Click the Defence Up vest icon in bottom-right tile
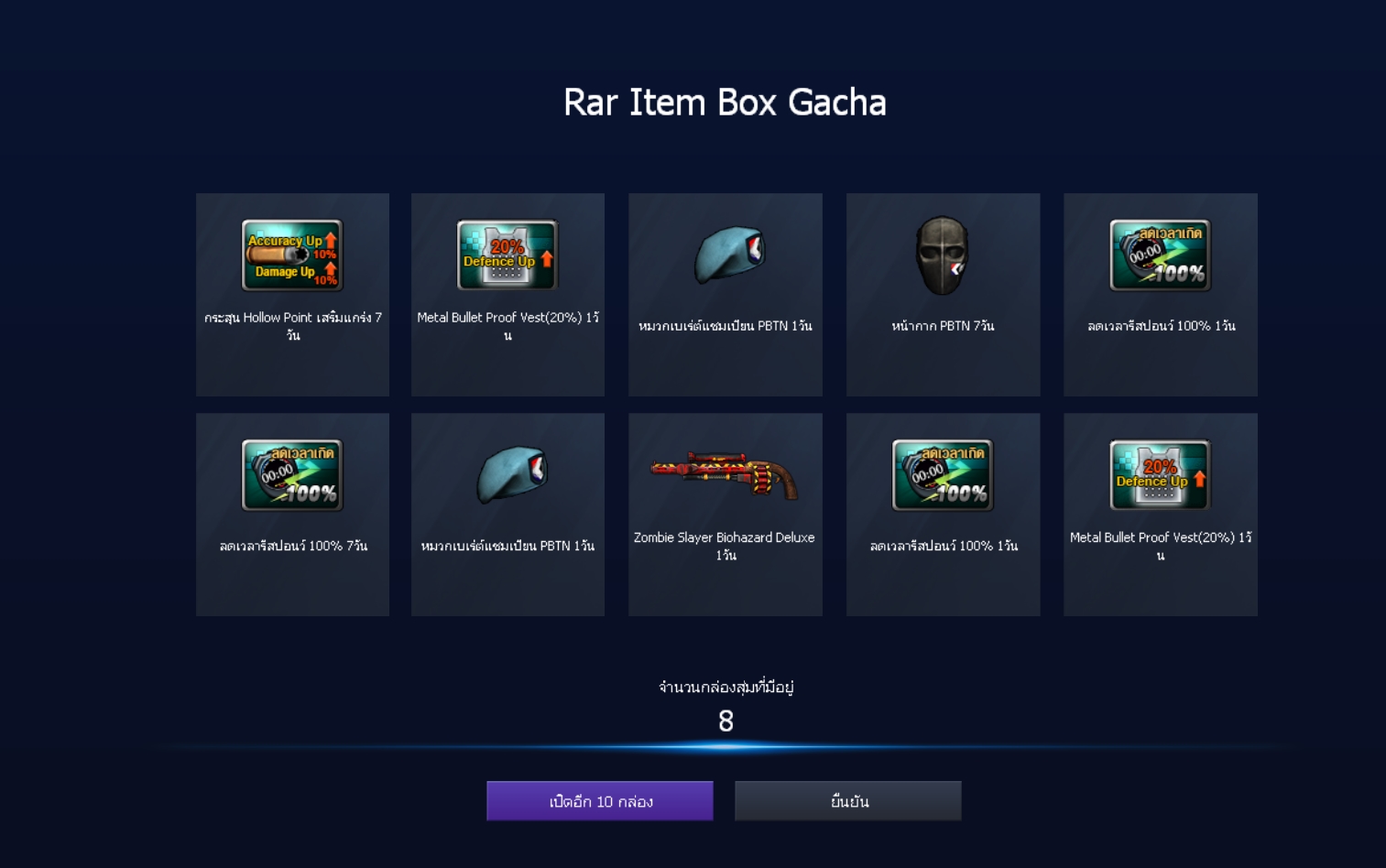 pos(1160,474)
